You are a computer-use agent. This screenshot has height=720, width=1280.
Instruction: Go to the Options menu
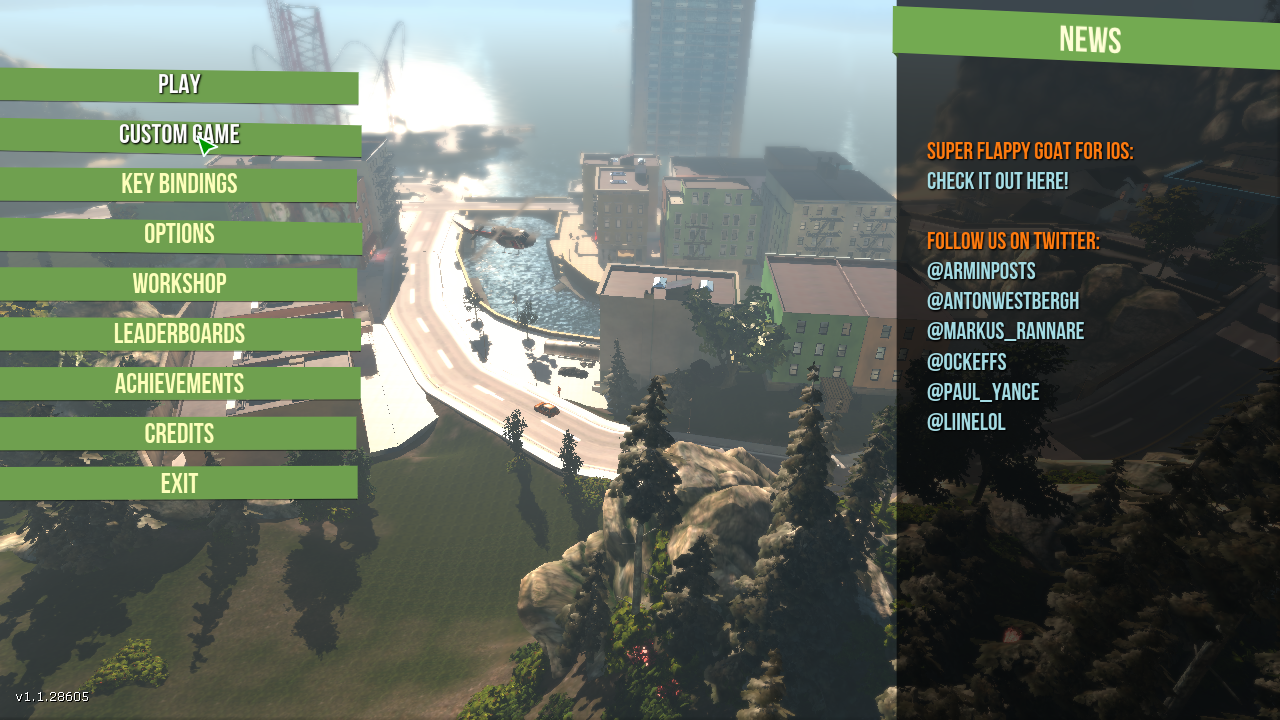point(179,235)
